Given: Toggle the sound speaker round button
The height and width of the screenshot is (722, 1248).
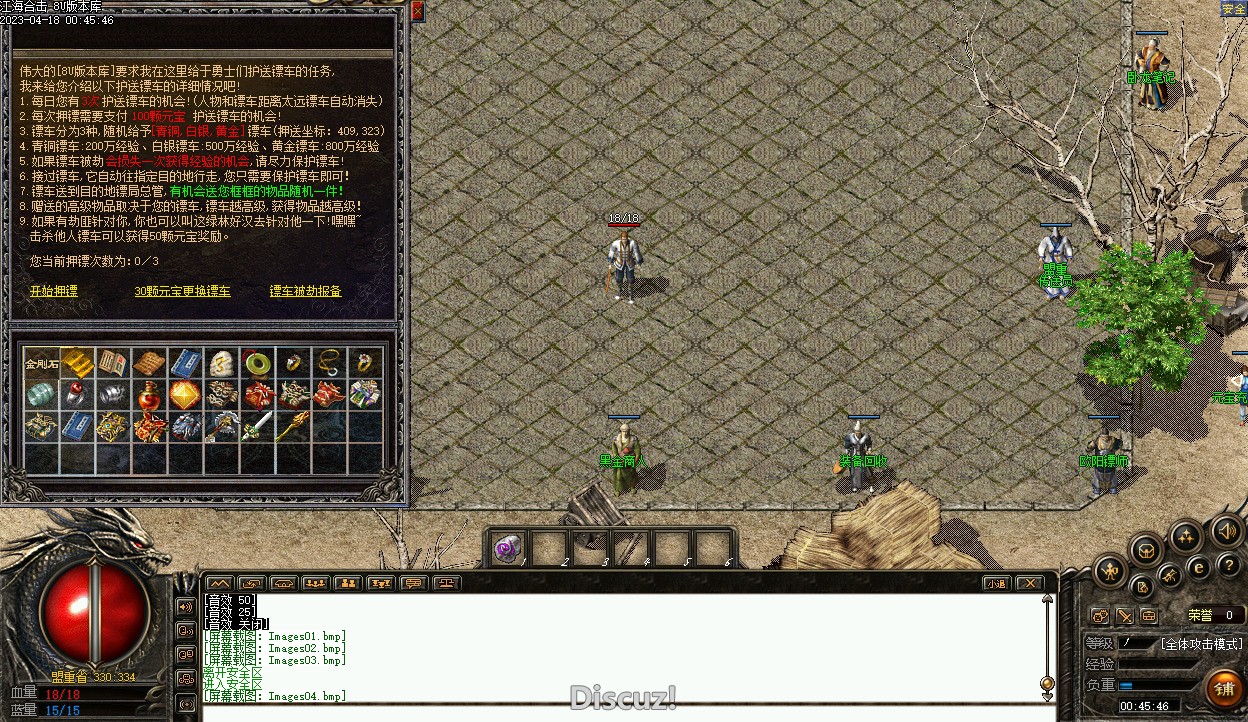Looking at the screenshot, I should click(x=1226, y=531).
